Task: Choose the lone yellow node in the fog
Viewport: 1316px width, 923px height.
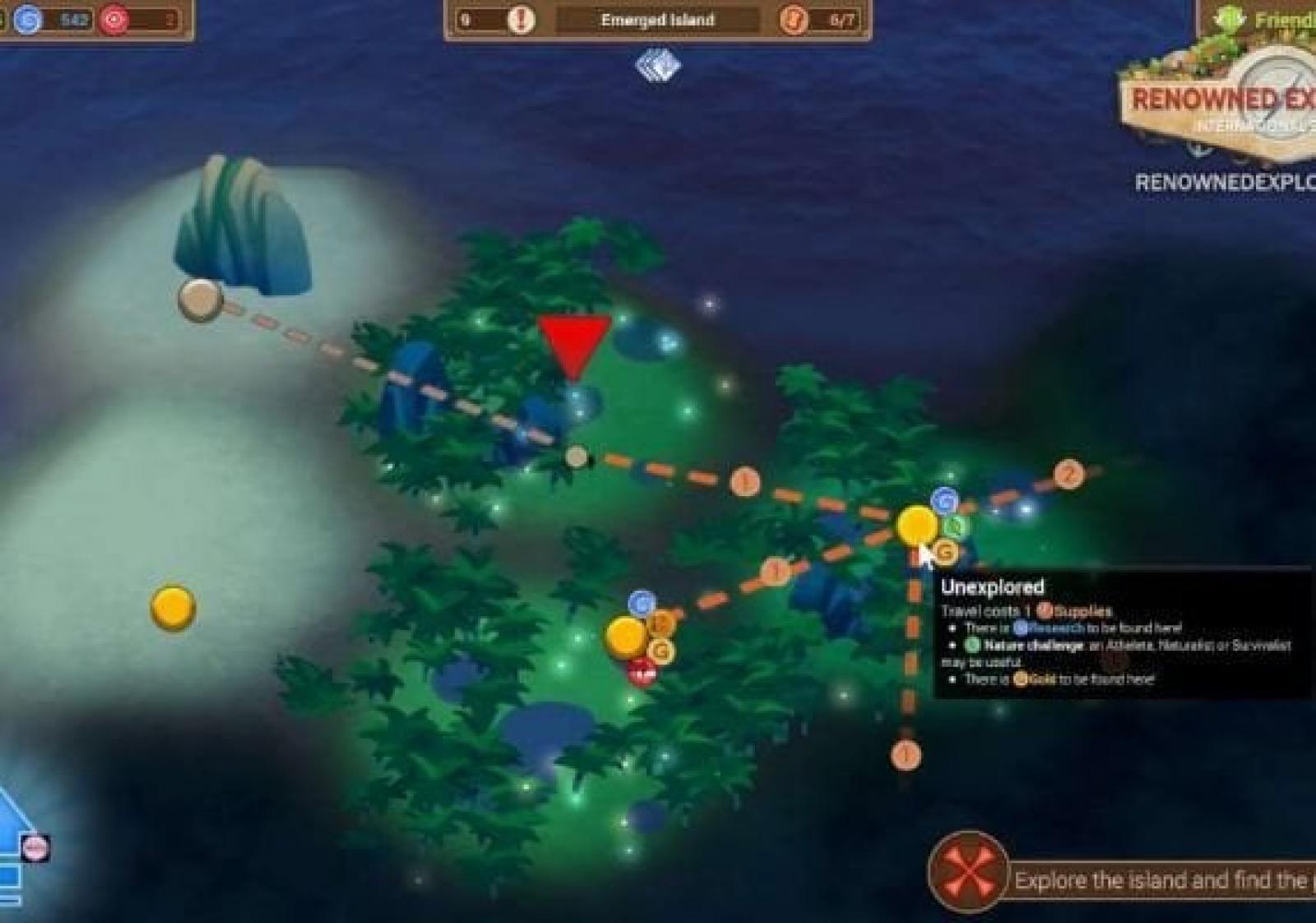Action: pos(173,608)
